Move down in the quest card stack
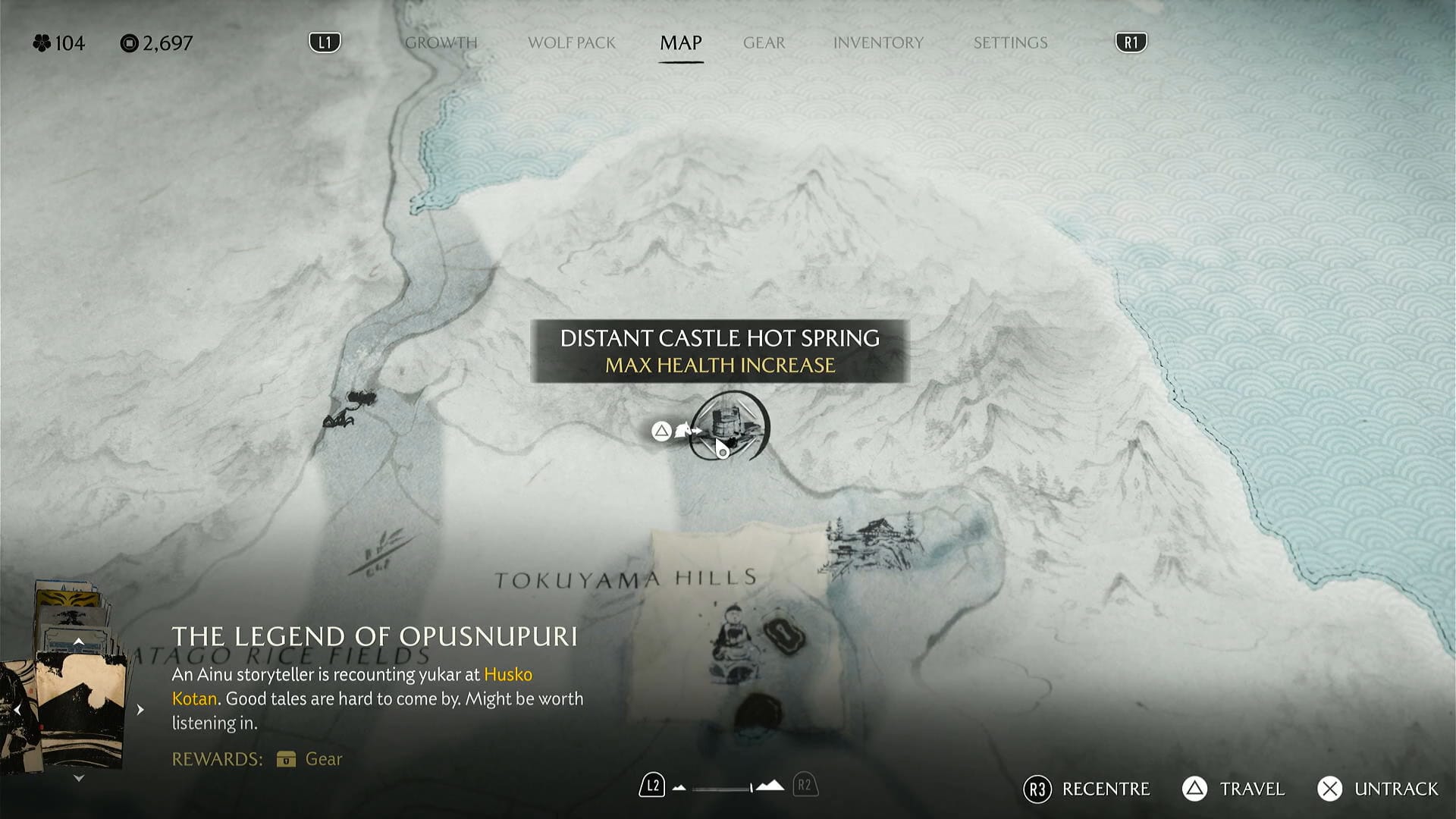The height and width of the screenshot is (819, 1456). [78, 778]
